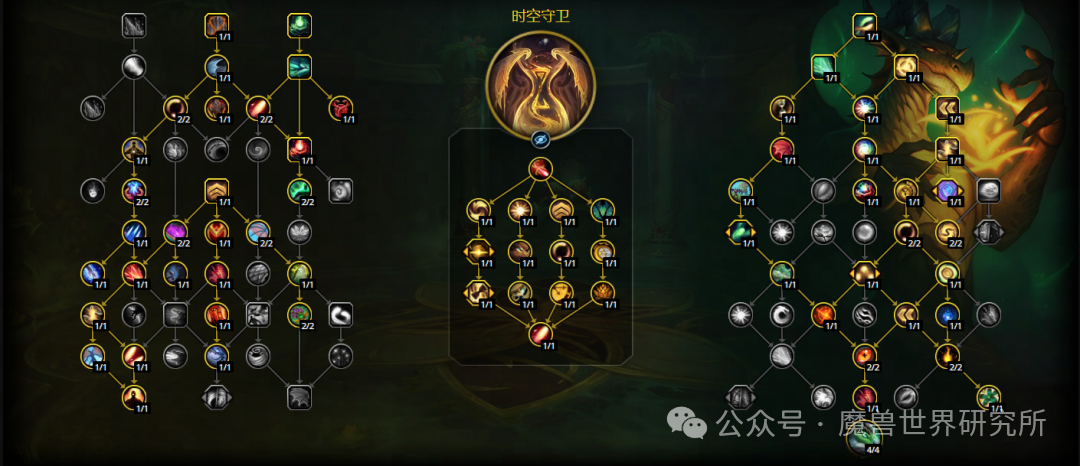Select the unlearned white swirl square talent
Screen dimensions: 1080x466
click(342, 315)
